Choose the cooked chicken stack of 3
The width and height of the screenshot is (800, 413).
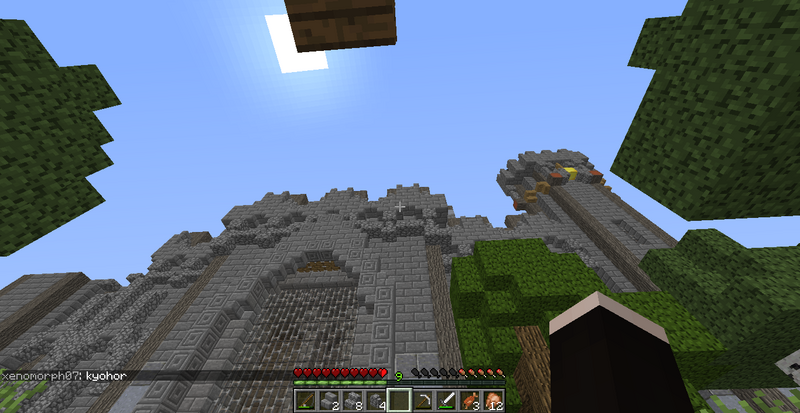(x=470, y=401)
